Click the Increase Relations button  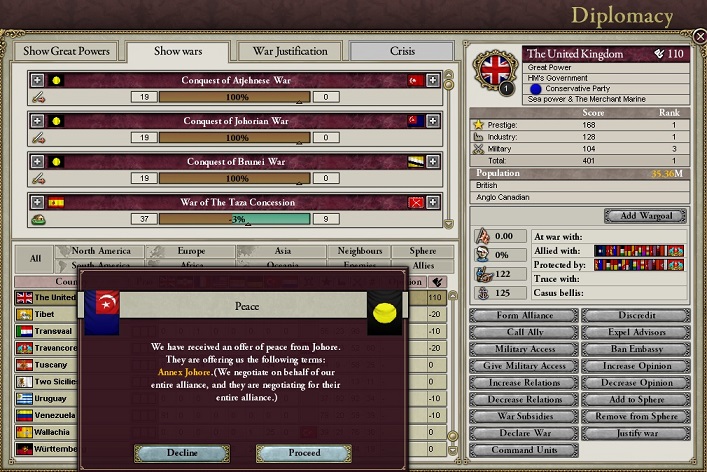pos(524,382)
